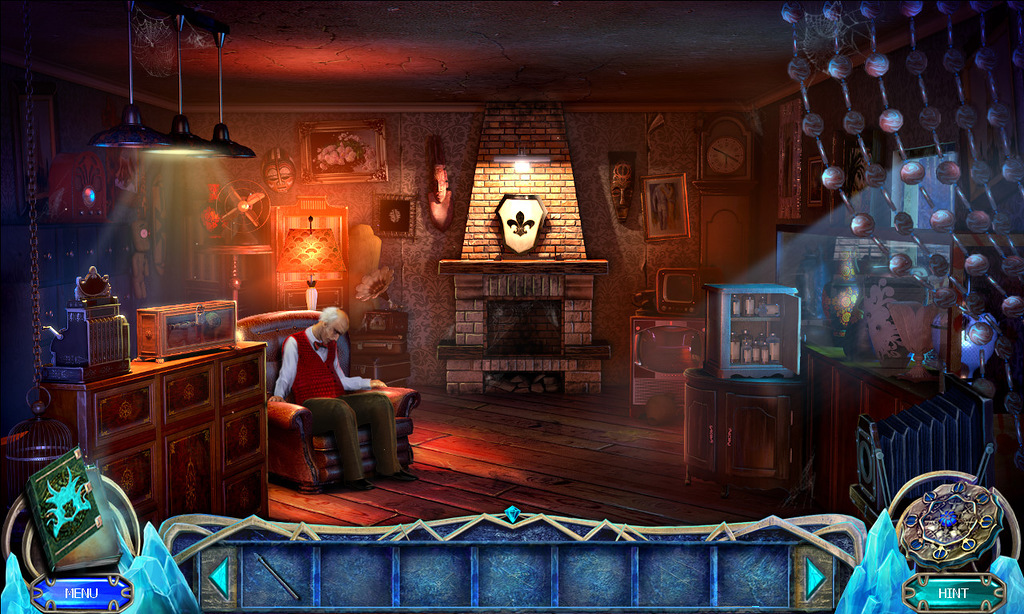Click the jeweled amulet above Hint
Viewport: 1024px width, 614px height.
pos(946,522)
